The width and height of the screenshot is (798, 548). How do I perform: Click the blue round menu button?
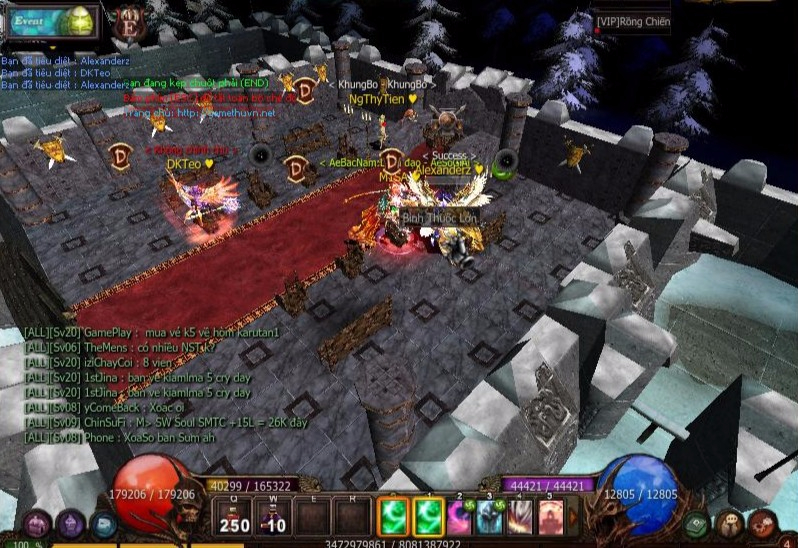(x=103, y=523)
